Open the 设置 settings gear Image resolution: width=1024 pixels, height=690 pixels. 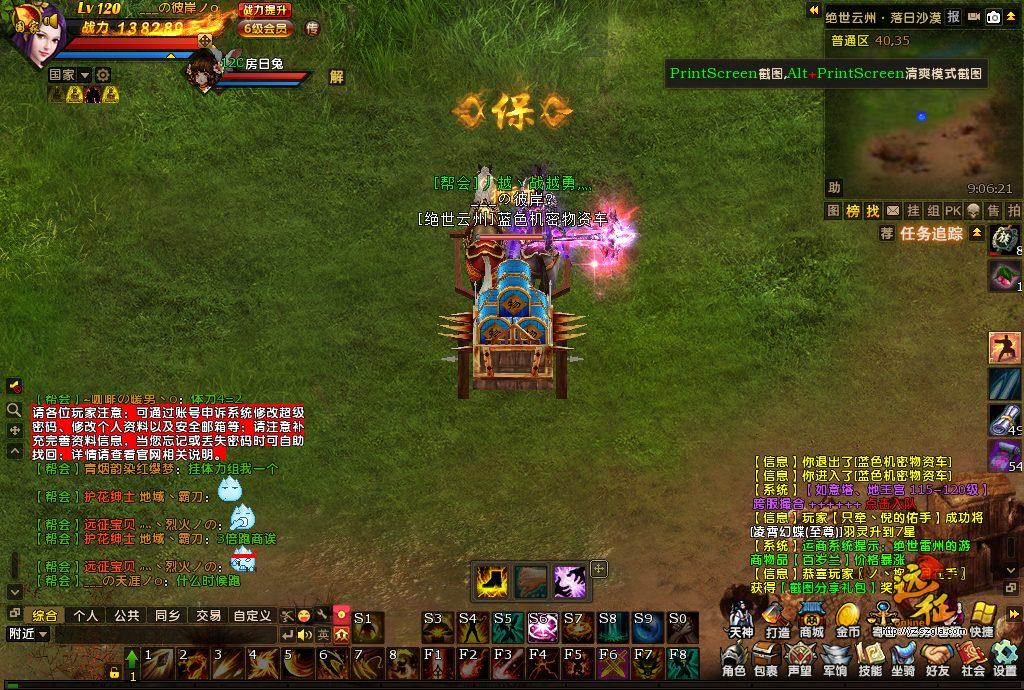pos(1004,660)
